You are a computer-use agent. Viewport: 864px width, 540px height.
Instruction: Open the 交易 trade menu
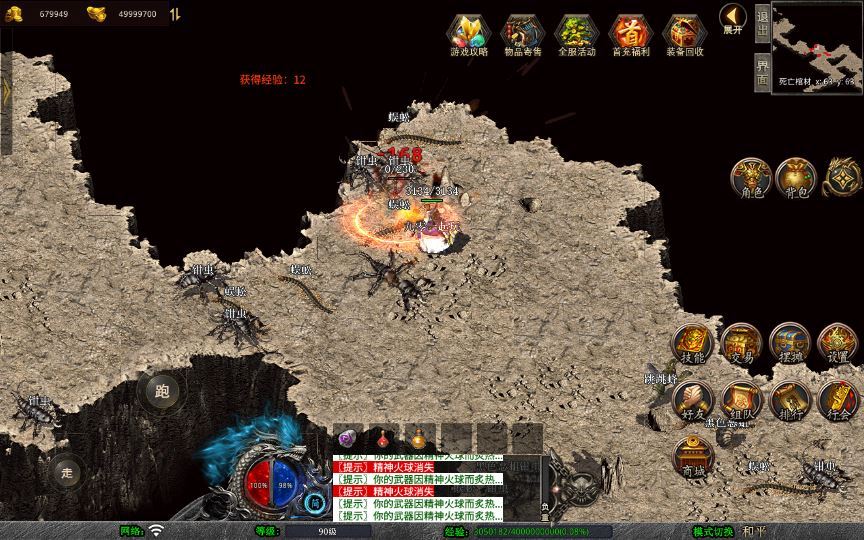(x=741, y=343)
